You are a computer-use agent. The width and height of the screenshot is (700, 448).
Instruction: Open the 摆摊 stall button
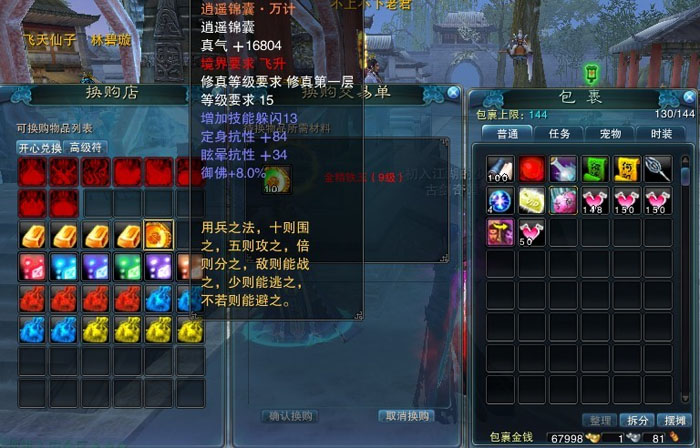675,420
